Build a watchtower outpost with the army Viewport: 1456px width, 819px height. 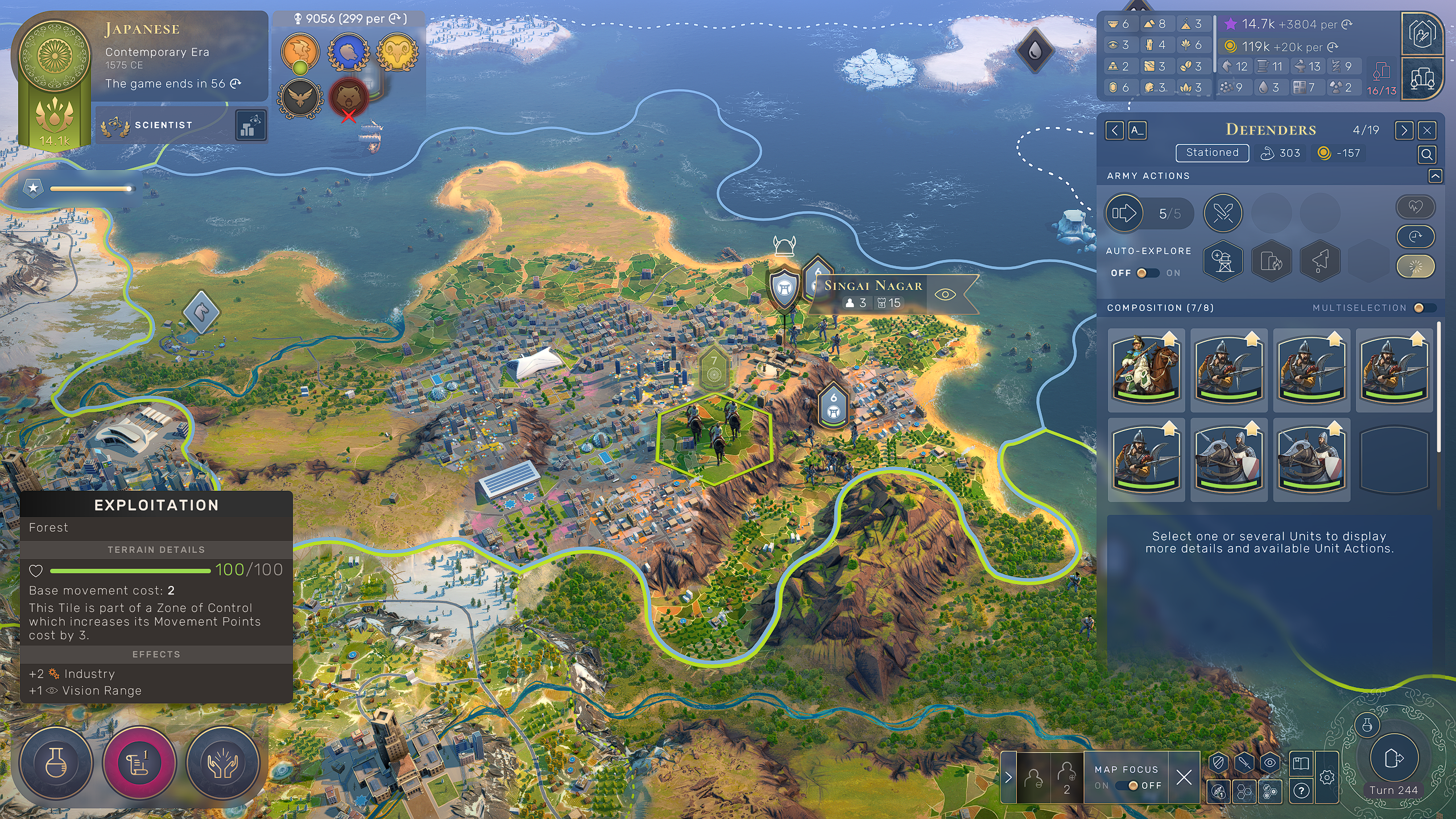pos(1223,261)
